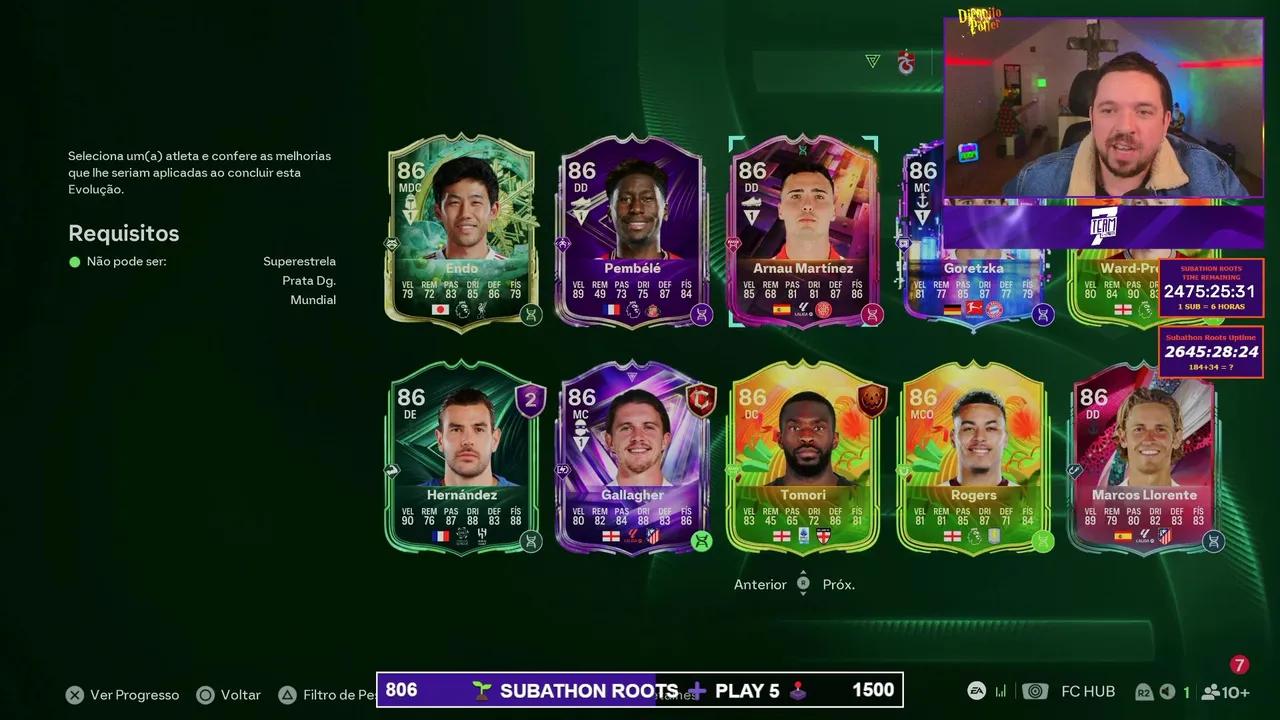Toggle the green requirement indicator beside Não pode ser
Screen dimensions: 1280x720
pos(73,261)
